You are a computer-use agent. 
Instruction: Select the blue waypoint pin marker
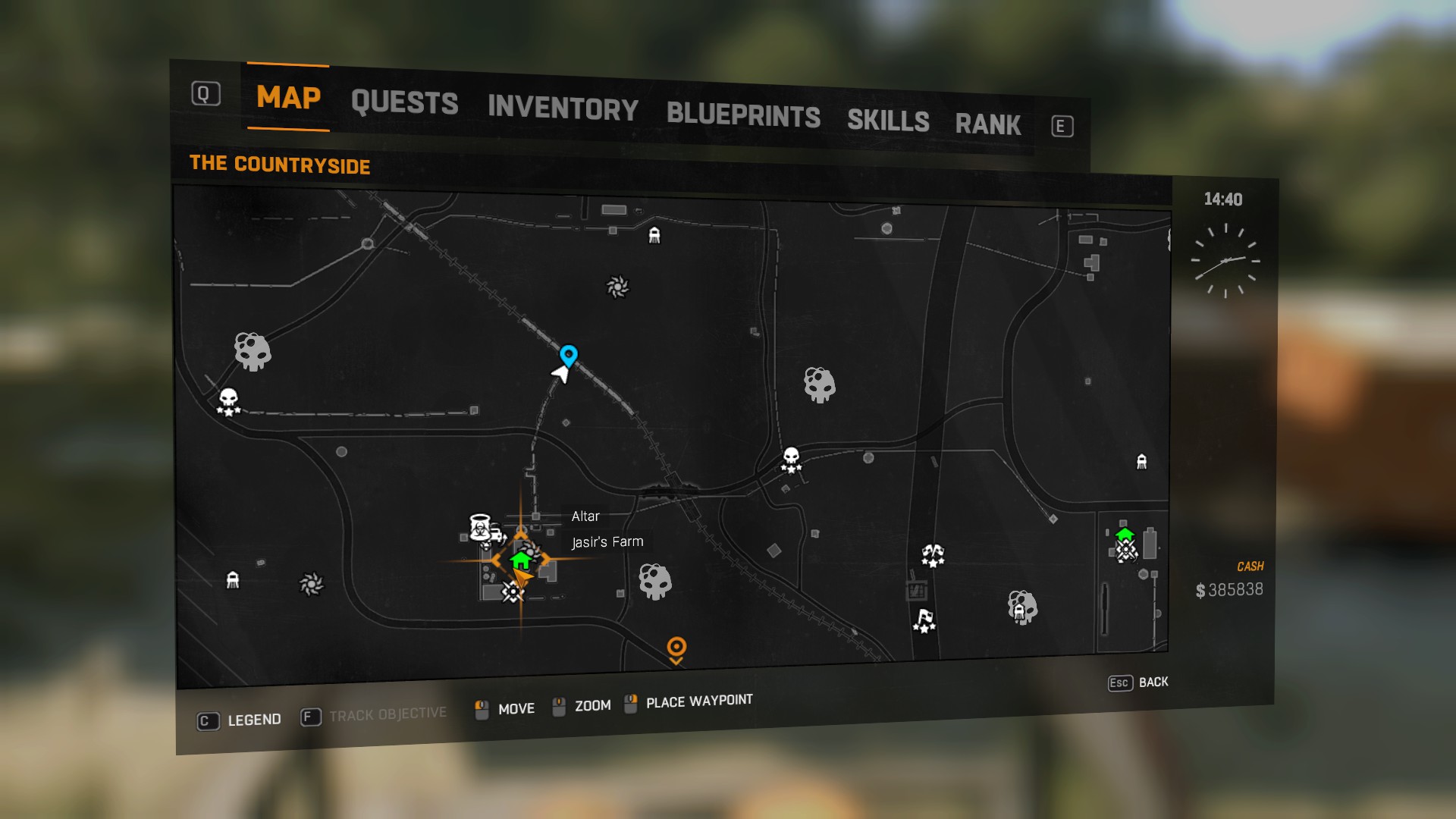click(x=569, y=355)
